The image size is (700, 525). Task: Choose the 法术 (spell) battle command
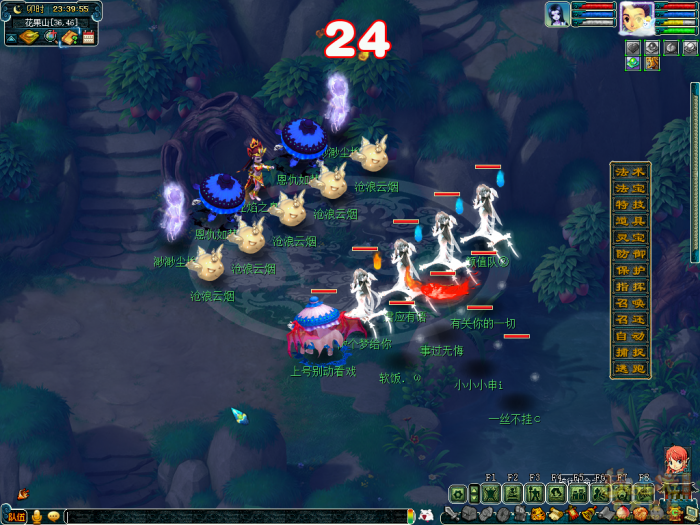[630, 172]
